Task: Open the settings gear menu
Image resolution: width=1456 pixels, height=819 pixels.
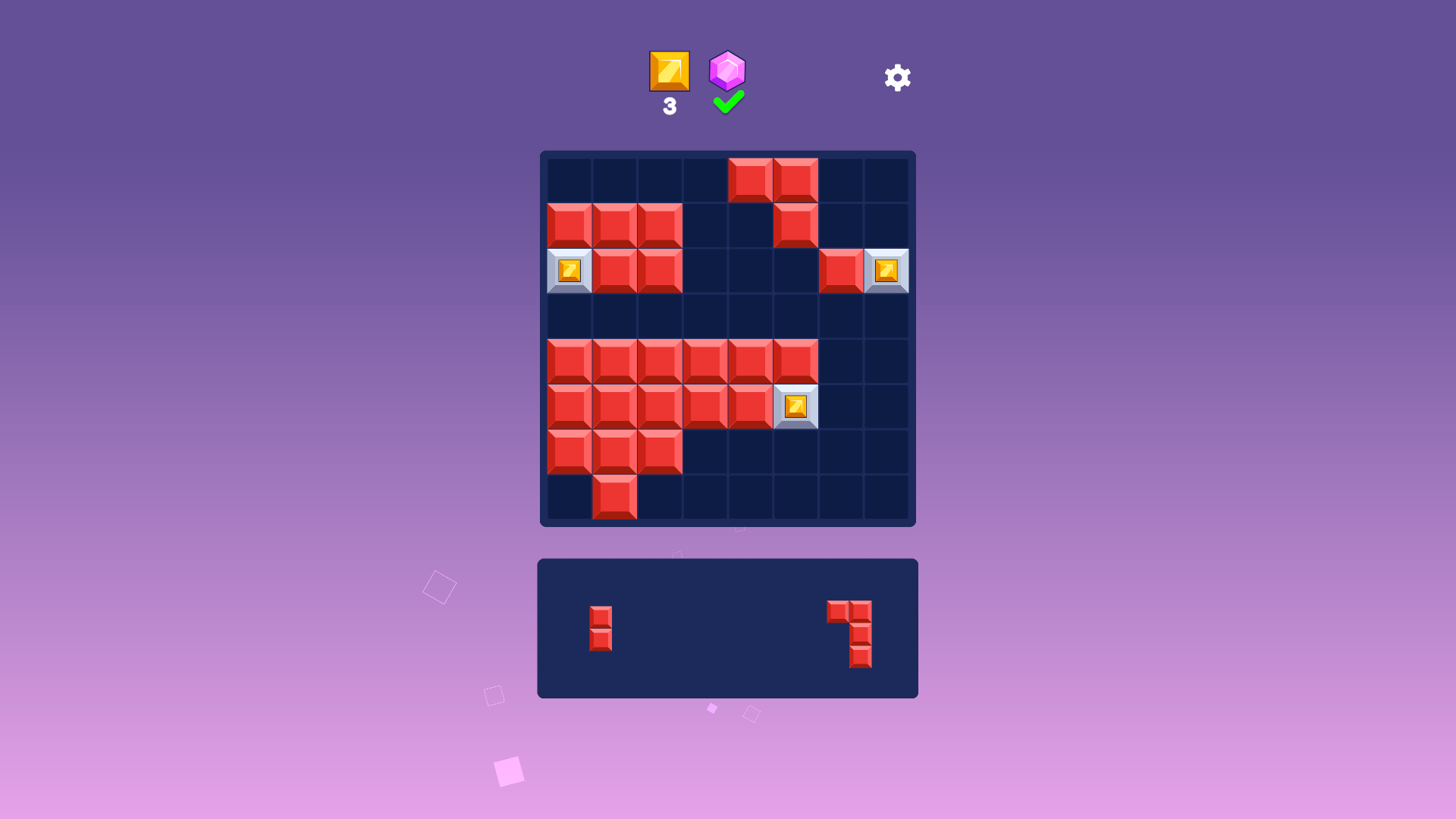Action: [897, 77]
